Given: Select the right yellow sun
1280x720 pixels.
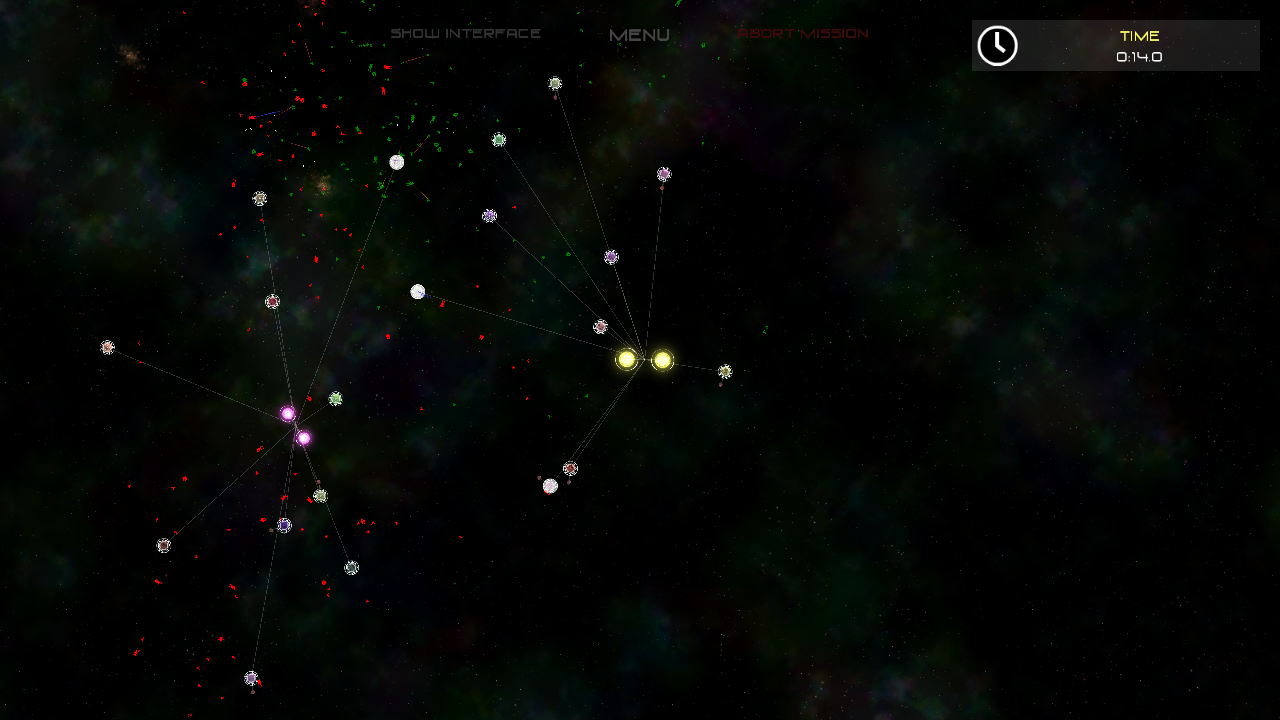Looking at the screenshot, I should [661, 359].
